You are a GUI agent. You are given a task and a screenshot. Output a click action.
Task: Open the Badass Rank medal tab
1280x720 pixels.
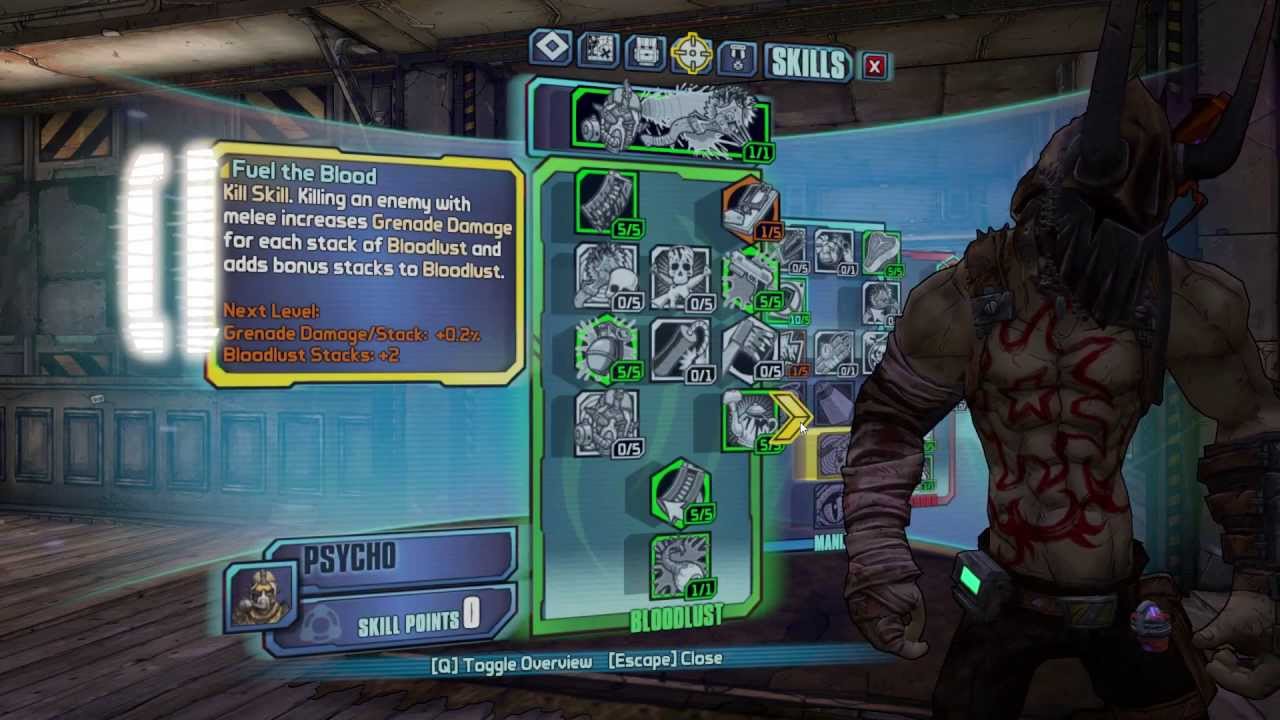click(739, 57)
